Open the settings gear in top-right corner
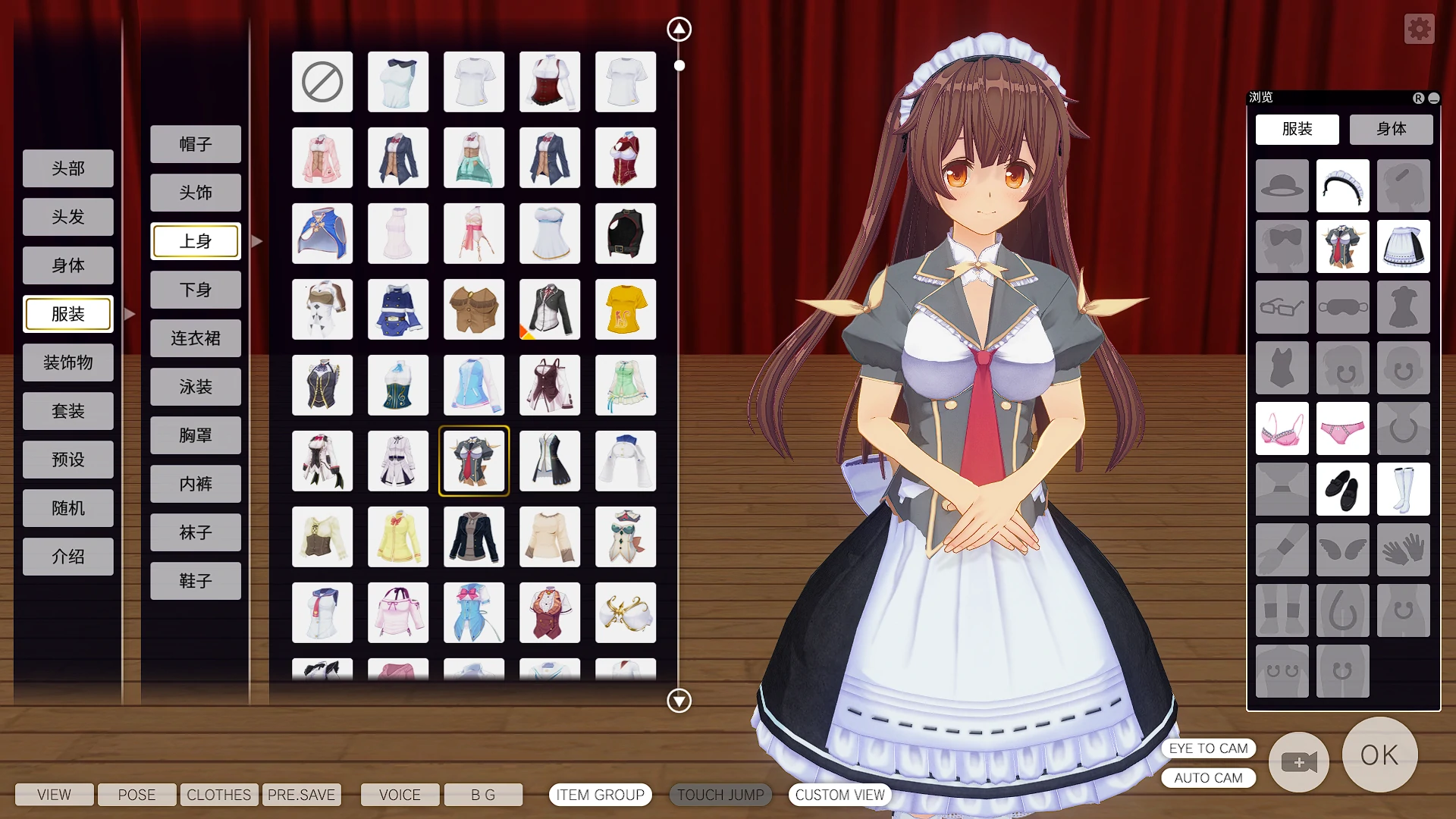This screenshot has height=819, width=1456. tap(1419, 29)
